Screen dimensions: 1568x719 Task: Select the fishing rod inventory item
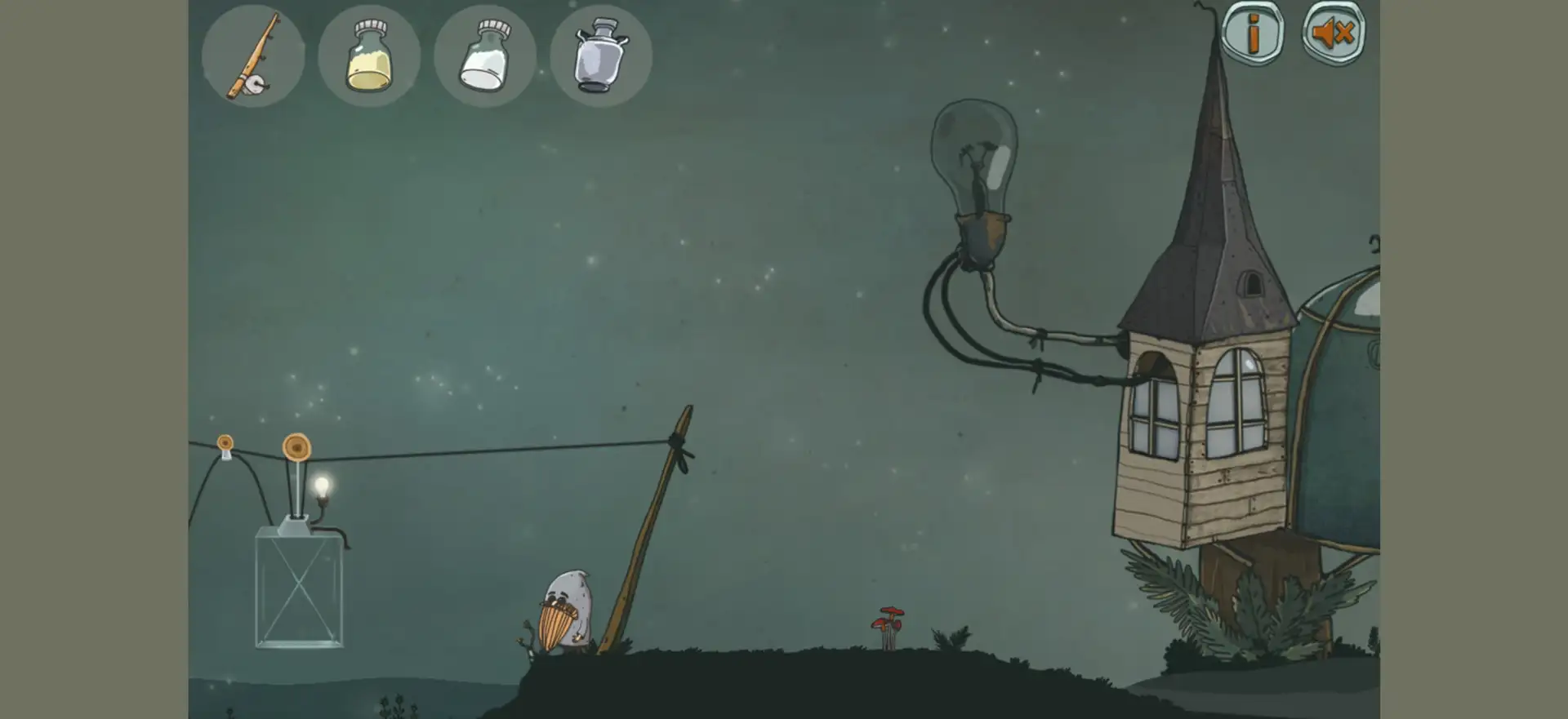(x=253, y=55)
